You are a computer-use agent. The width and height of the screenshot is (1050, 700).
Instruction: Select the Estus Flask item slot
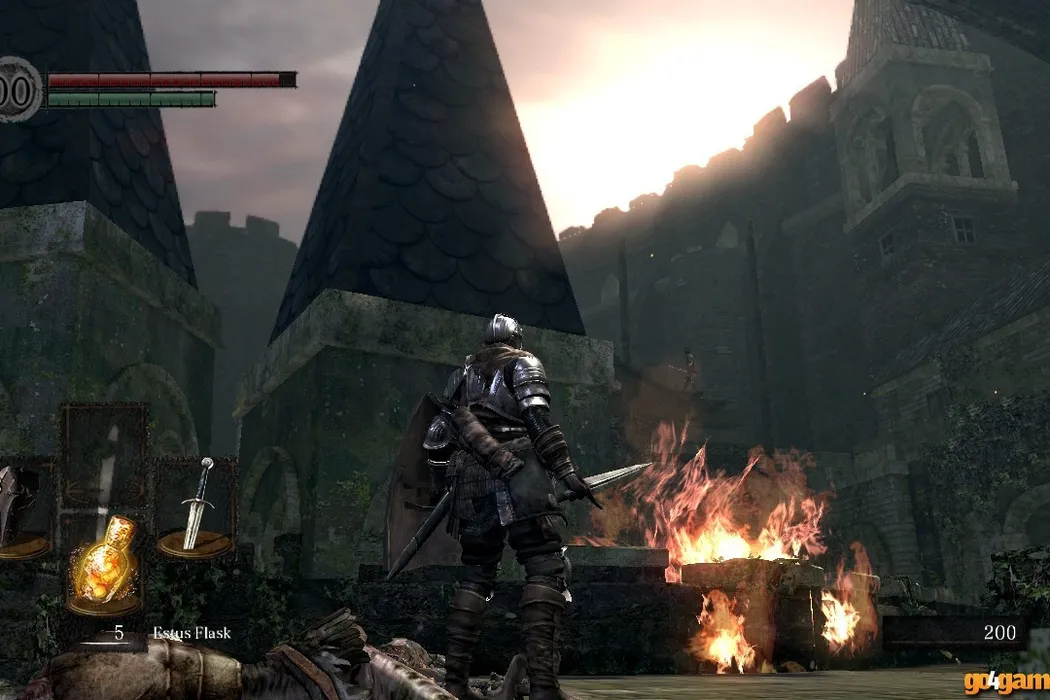(104, 565)
